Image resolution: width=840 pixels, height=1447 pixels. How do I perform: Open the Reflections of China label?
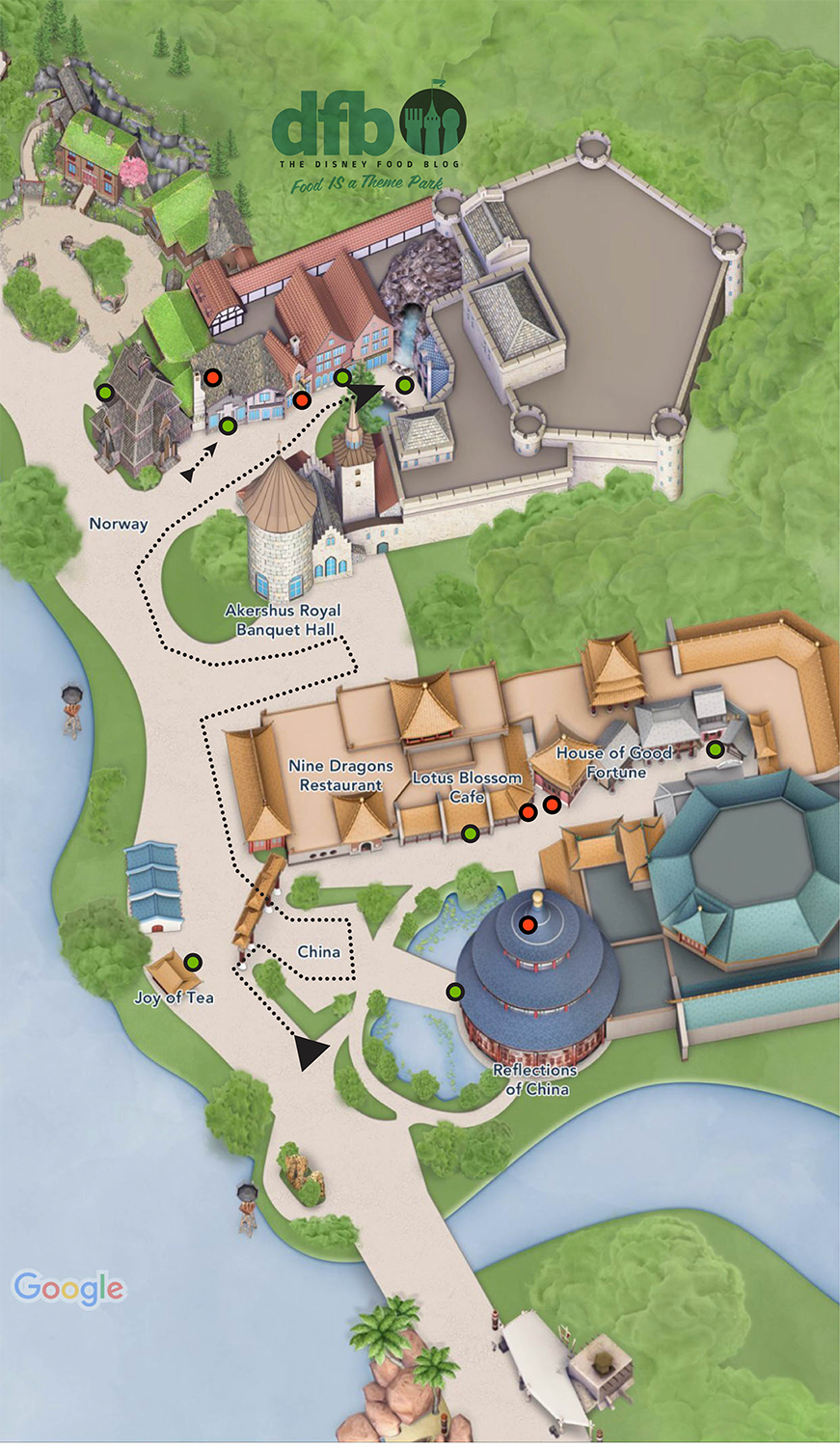tap(535, 1079)
